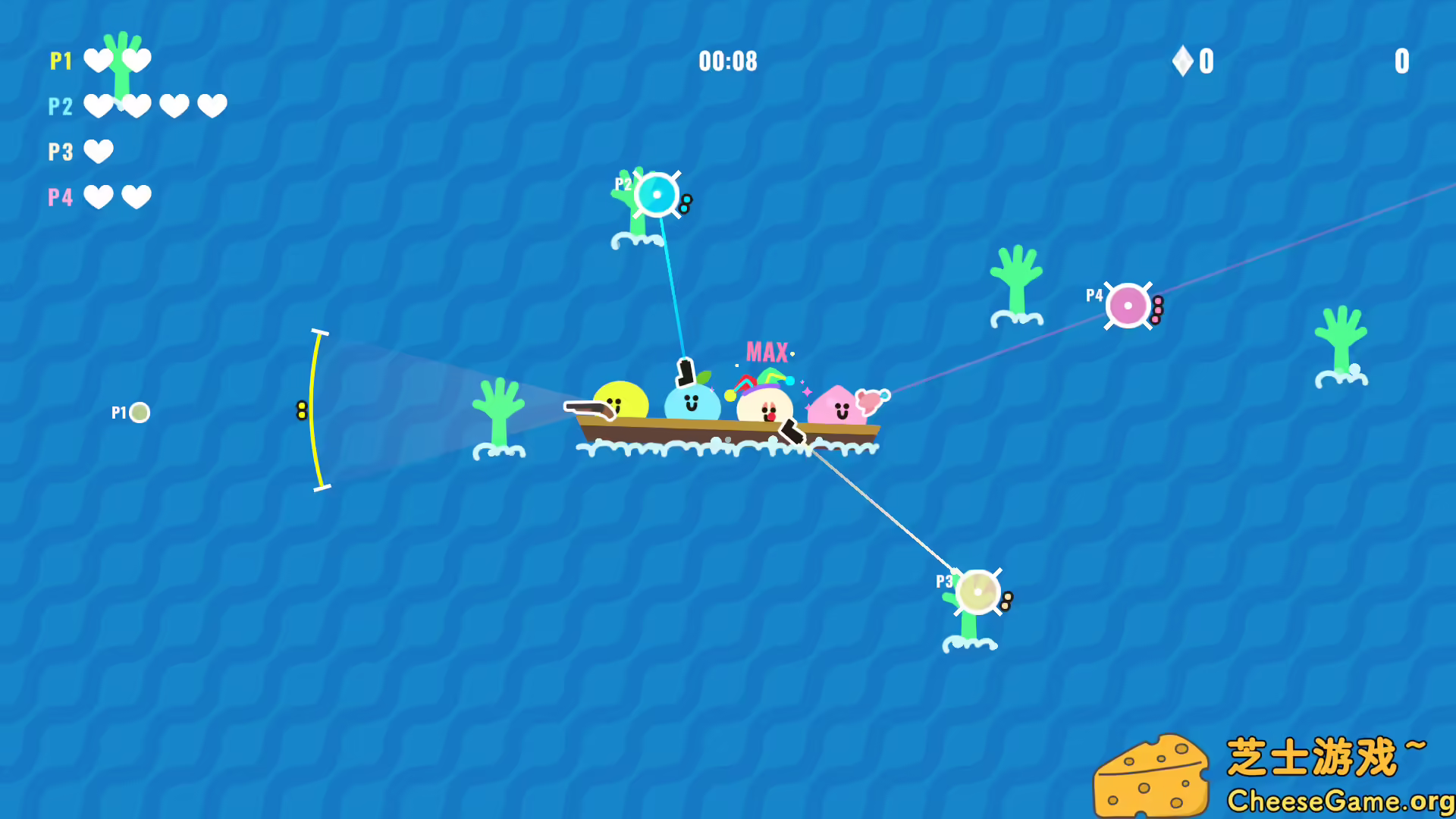Select the P4 label in the player list
This screenshot has width=1456, height=819.
point(60,196)
